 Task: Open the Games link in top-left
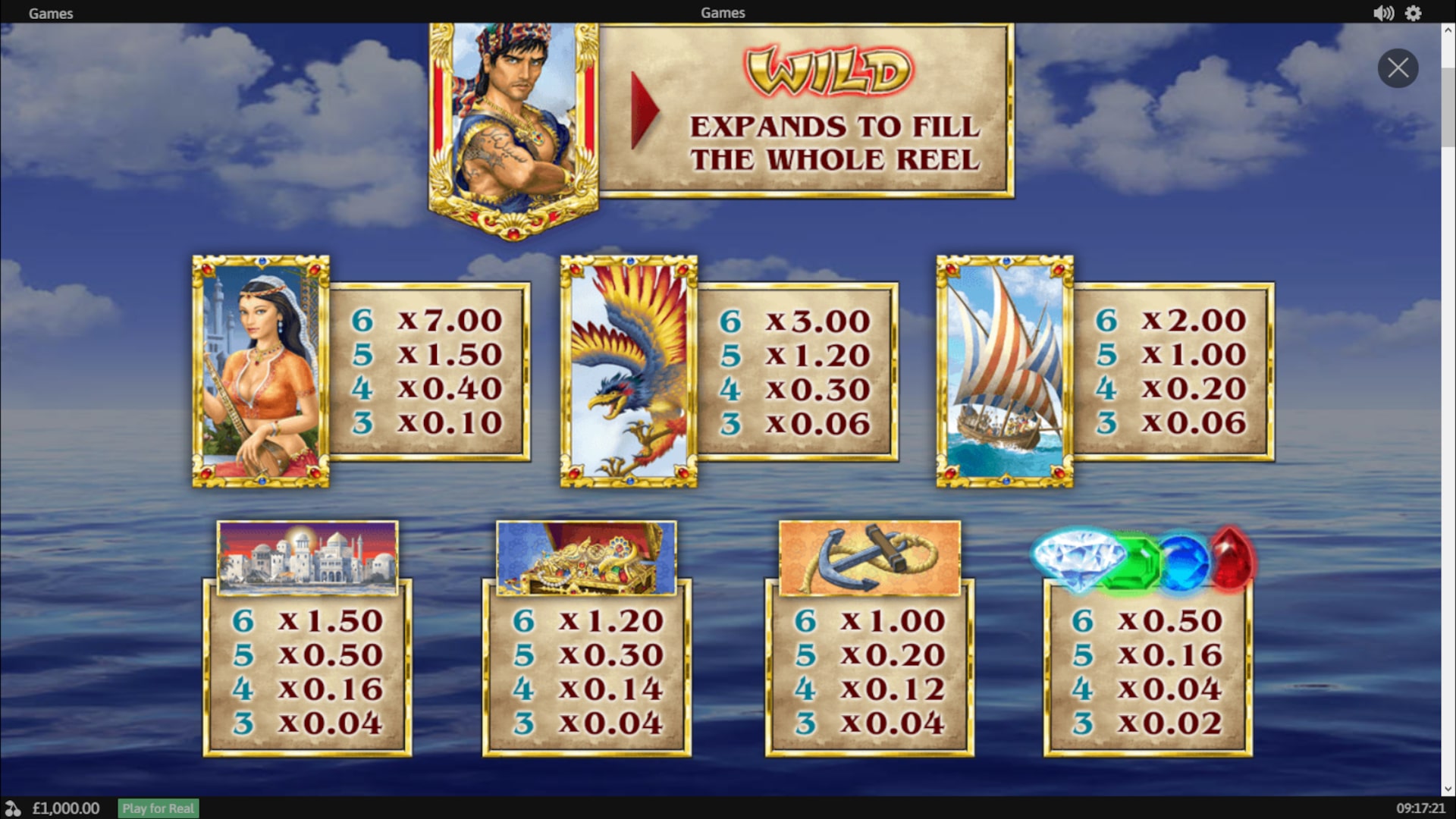(51, 13)
